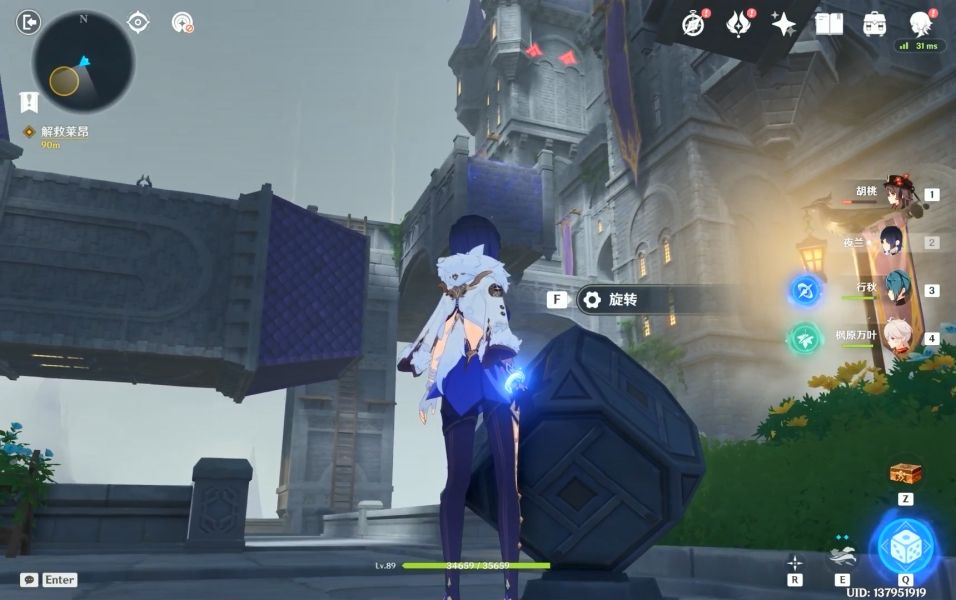Open the winged emblem icon
The width and height of the screenshot is (956, 600).
[x=740, y=24]
